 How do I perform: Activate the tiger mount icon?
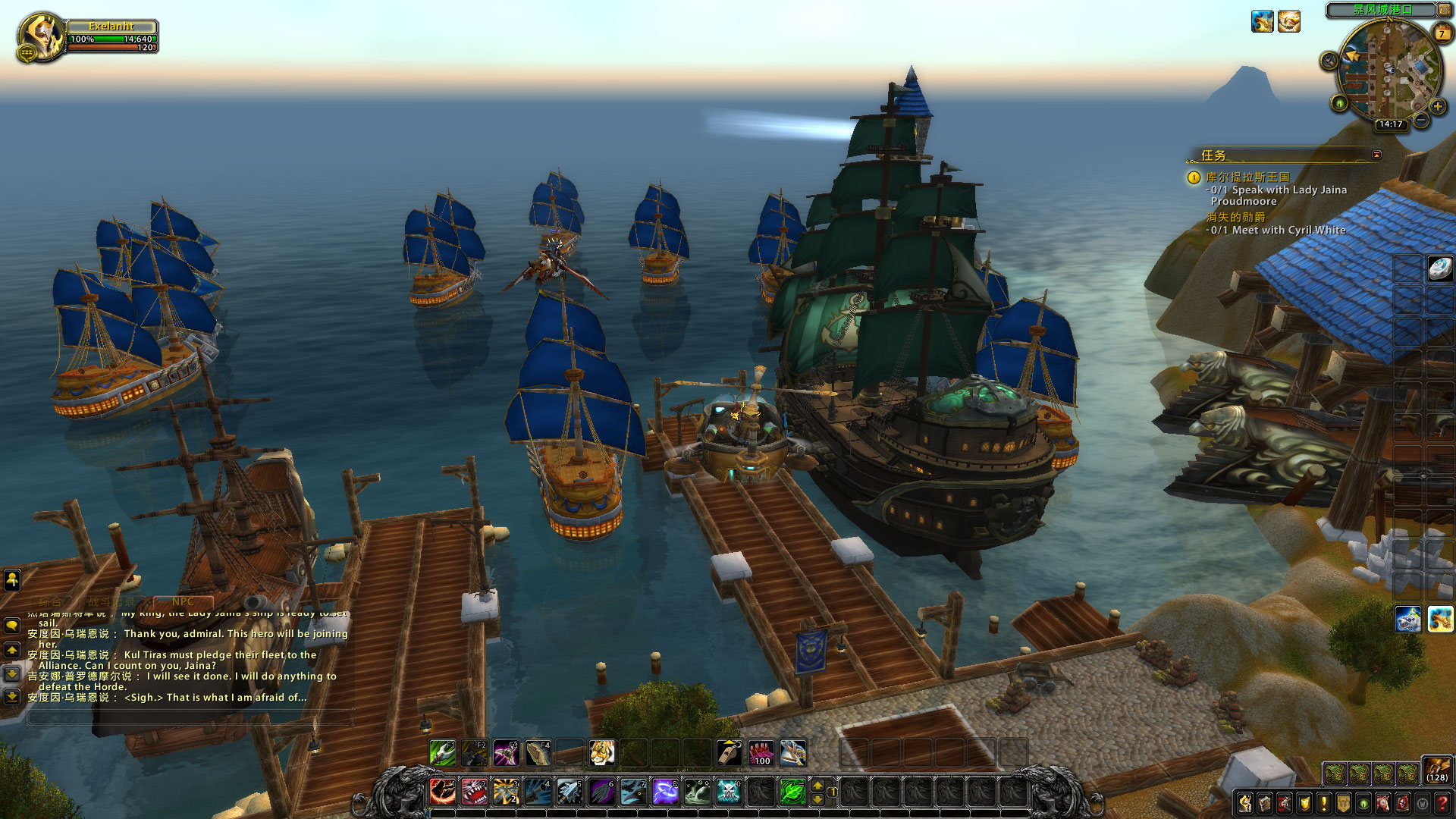602,753
